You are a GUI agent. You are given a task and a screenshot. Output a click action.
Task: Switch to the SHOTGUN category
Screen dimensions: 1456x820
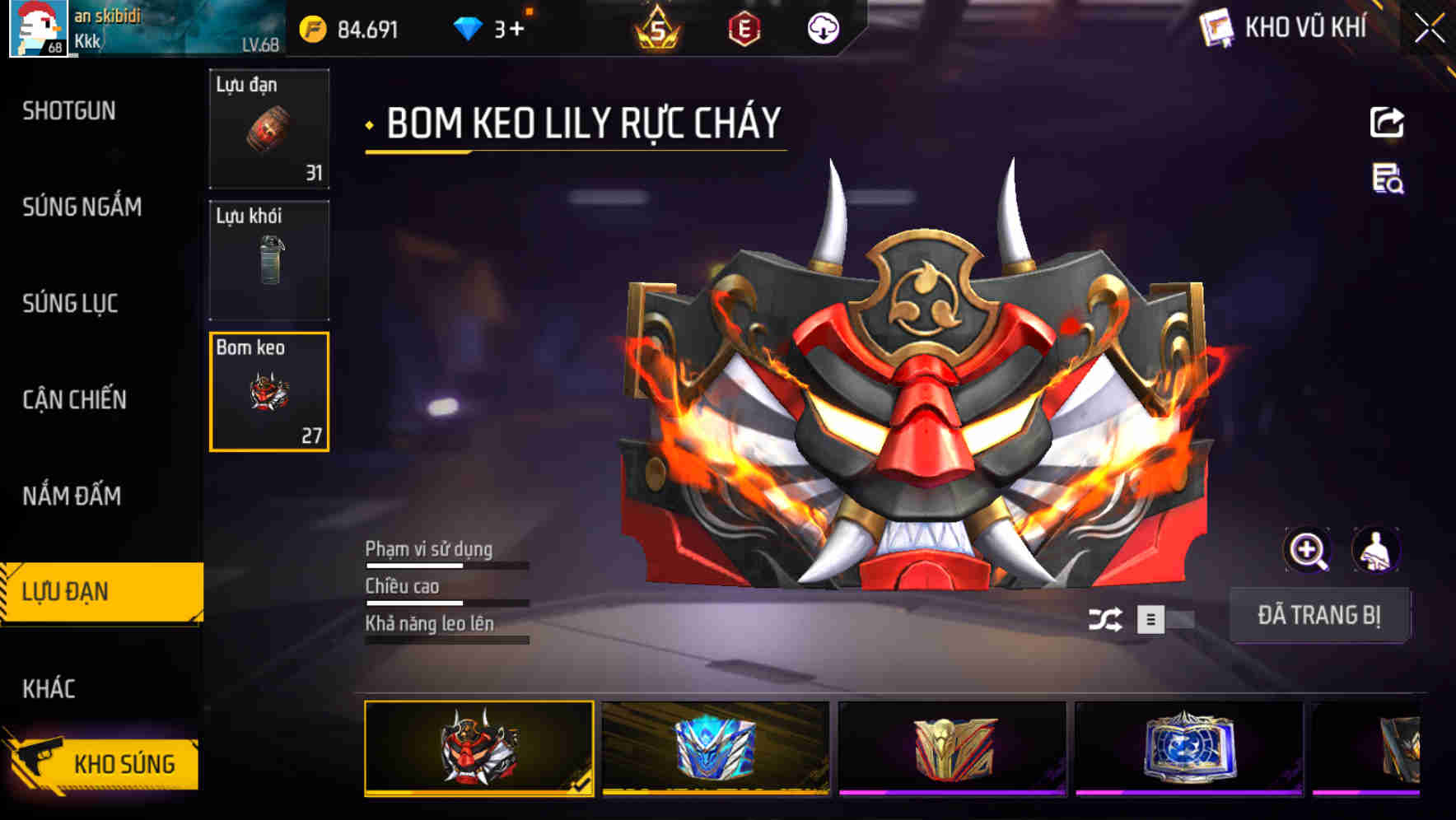point(70,110)
